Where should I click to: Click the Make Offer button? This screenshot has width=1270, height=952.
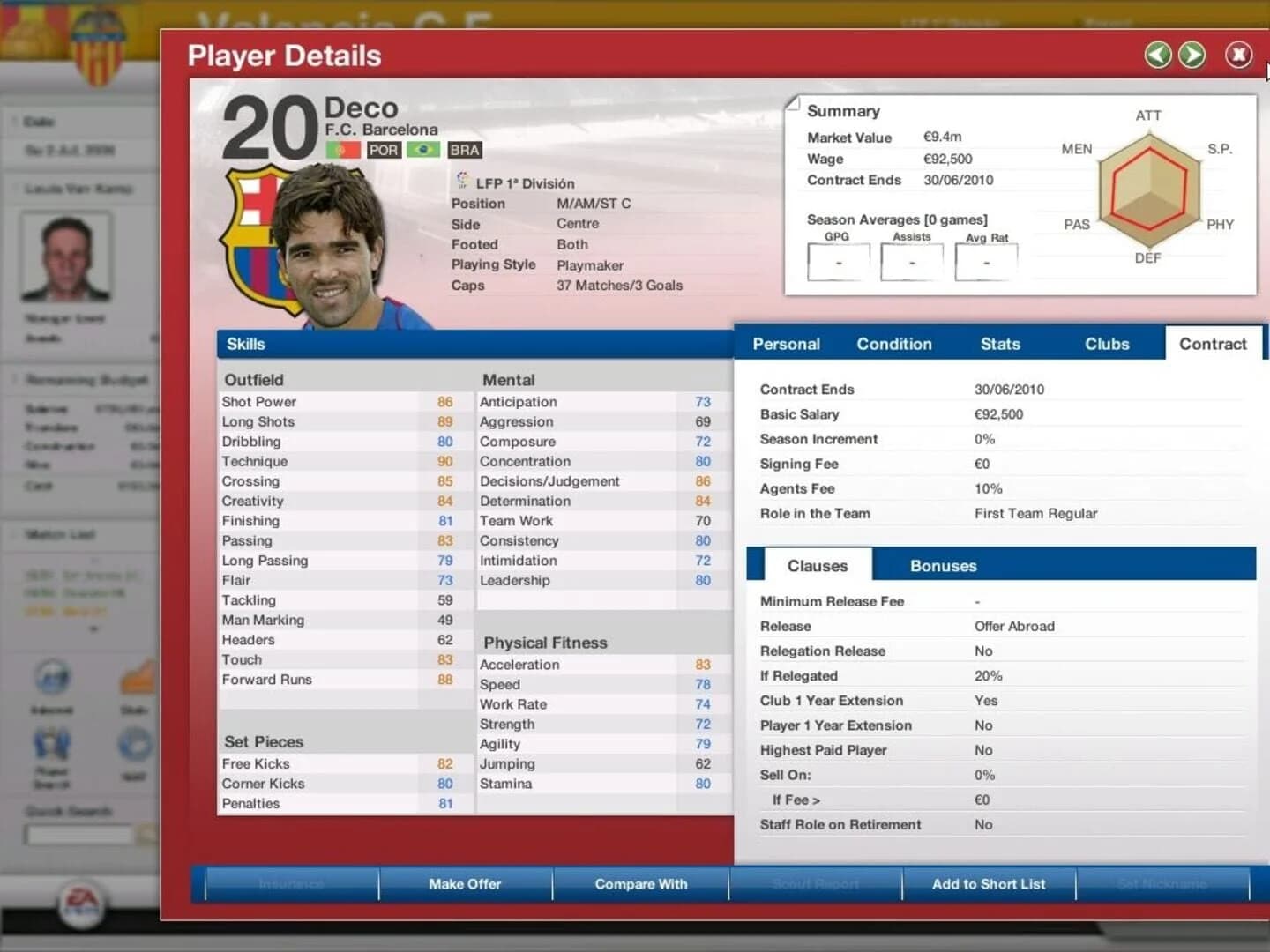(465, 884)
